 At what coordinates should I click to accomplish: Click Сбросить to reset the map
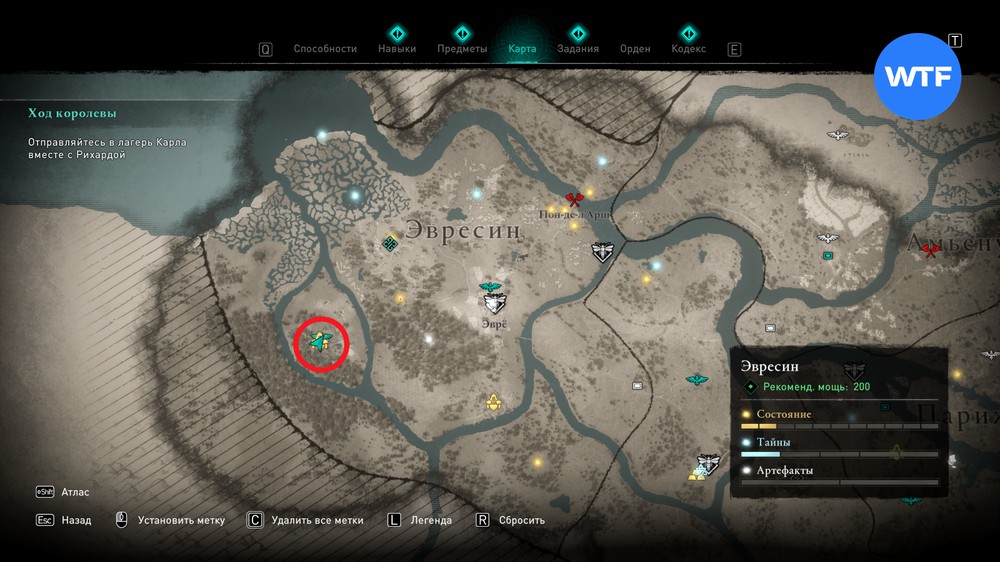click(x=521, y=520)
